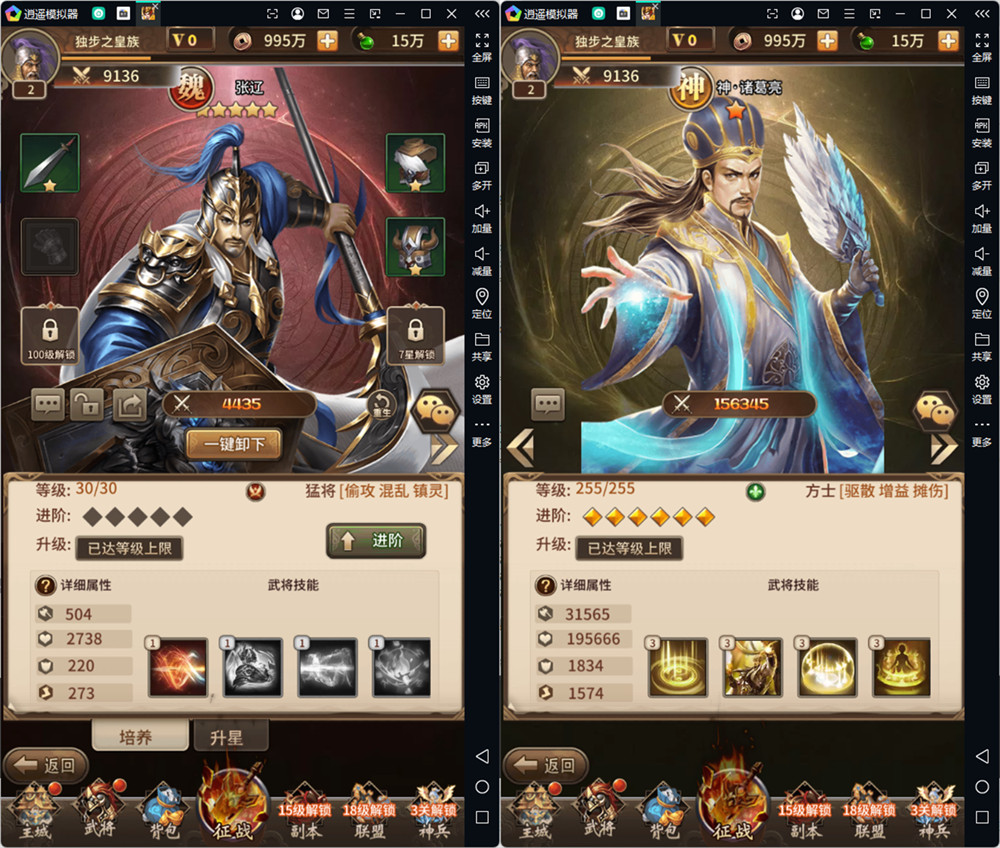Screen dimensions: 1000x848
Task: Click the empty greyed-out gauntlet slot
Action: tap(49, 247)
